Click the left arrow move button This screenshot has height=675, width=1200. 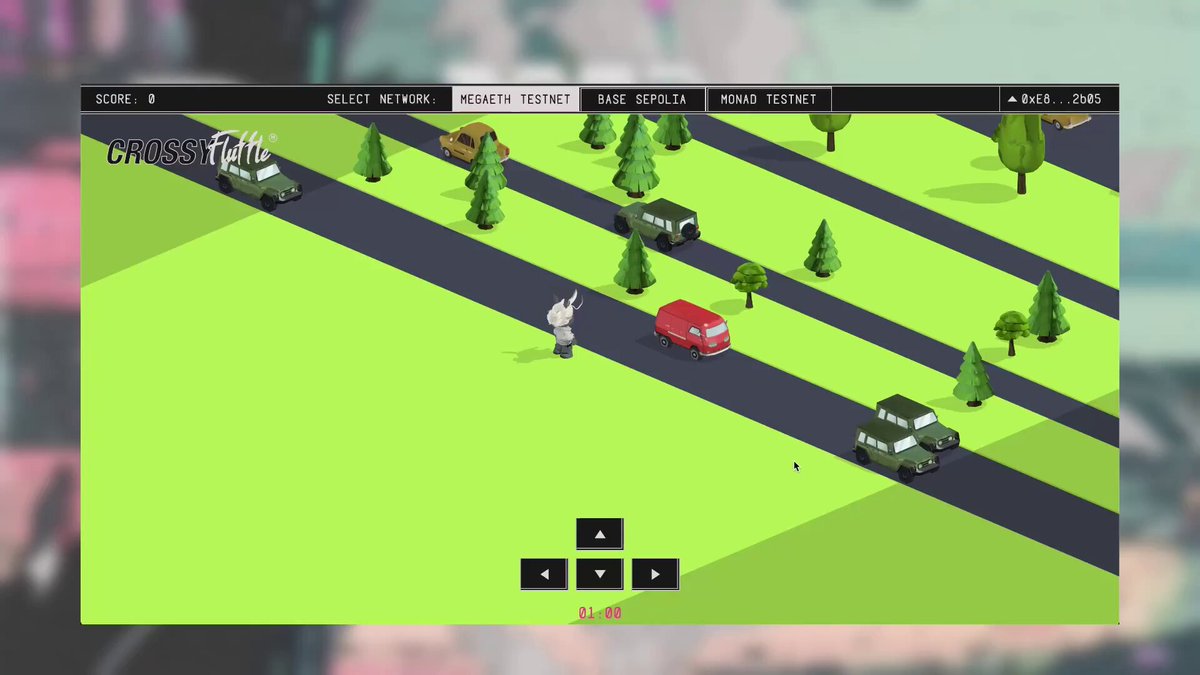coord(544,574)
